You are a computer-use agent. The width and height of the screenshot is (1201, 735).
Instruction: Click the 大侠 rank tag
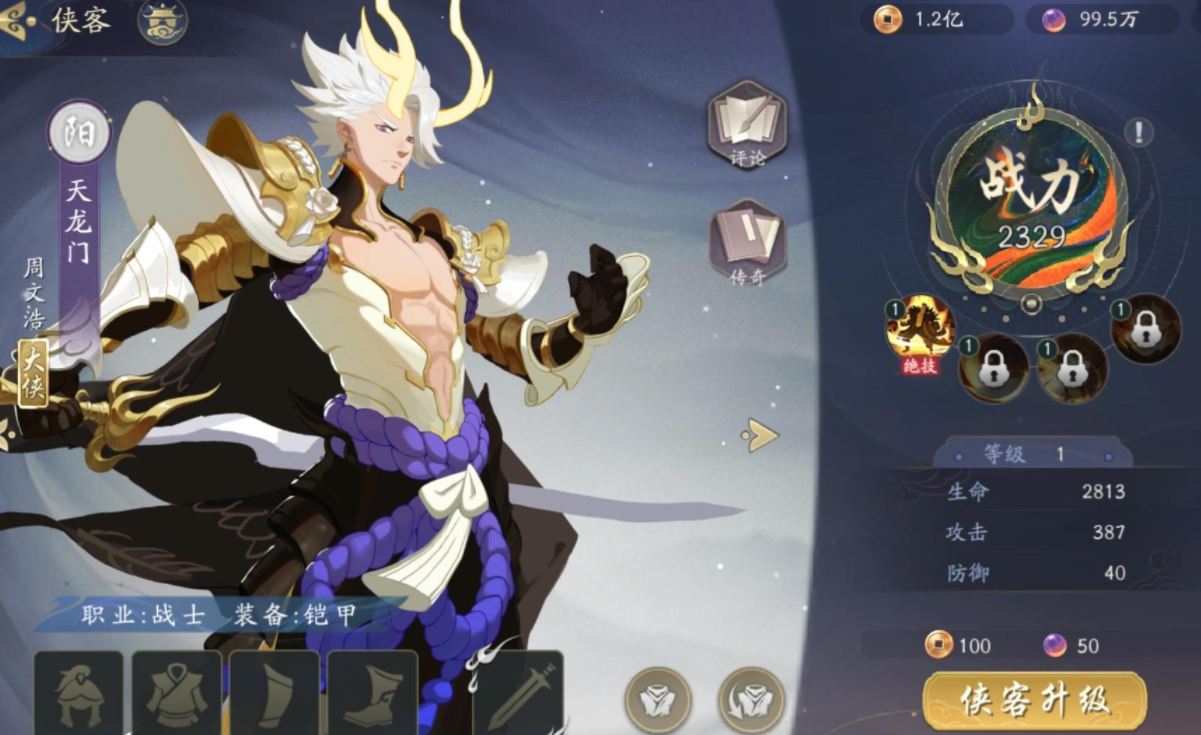point(33,374)
